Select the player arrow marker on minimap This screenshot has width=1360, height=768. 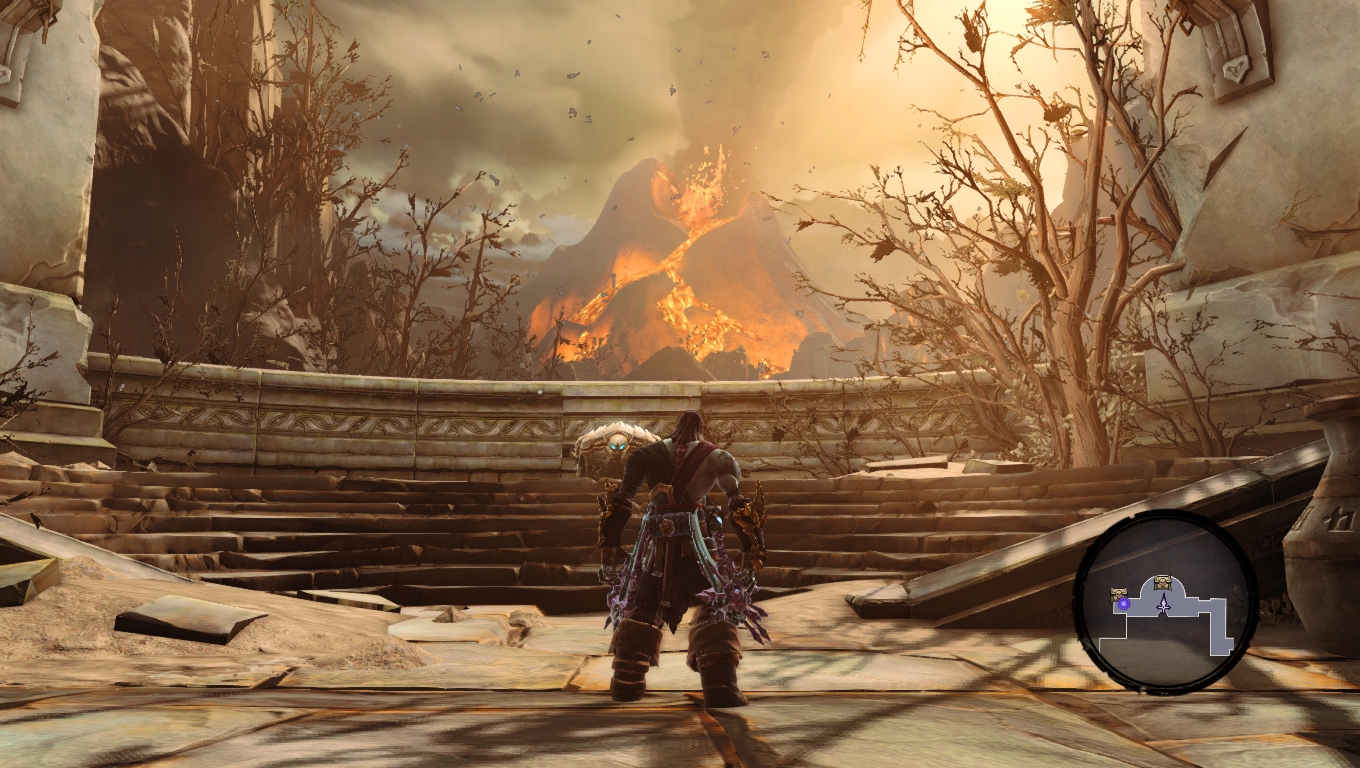coord(1163,604)
